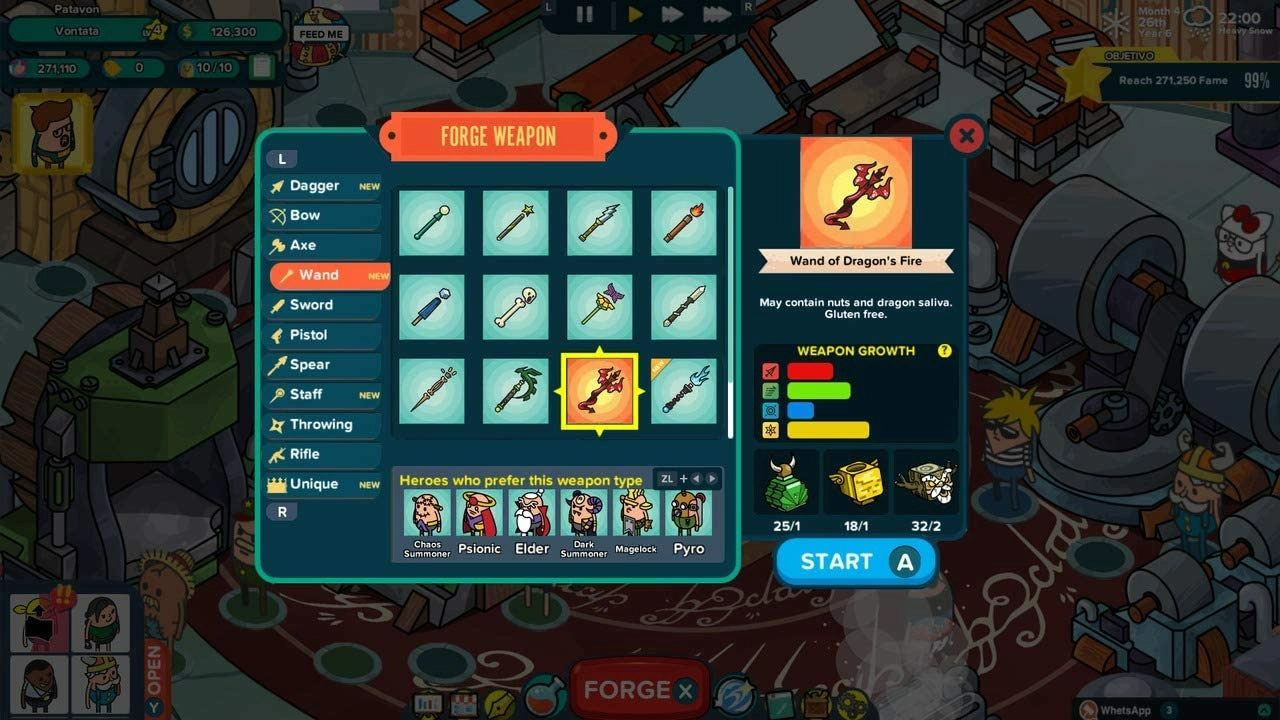Start forging the Wand of Dragon's Fire
The image size is (1280, 720).
(x=856, y=562)
